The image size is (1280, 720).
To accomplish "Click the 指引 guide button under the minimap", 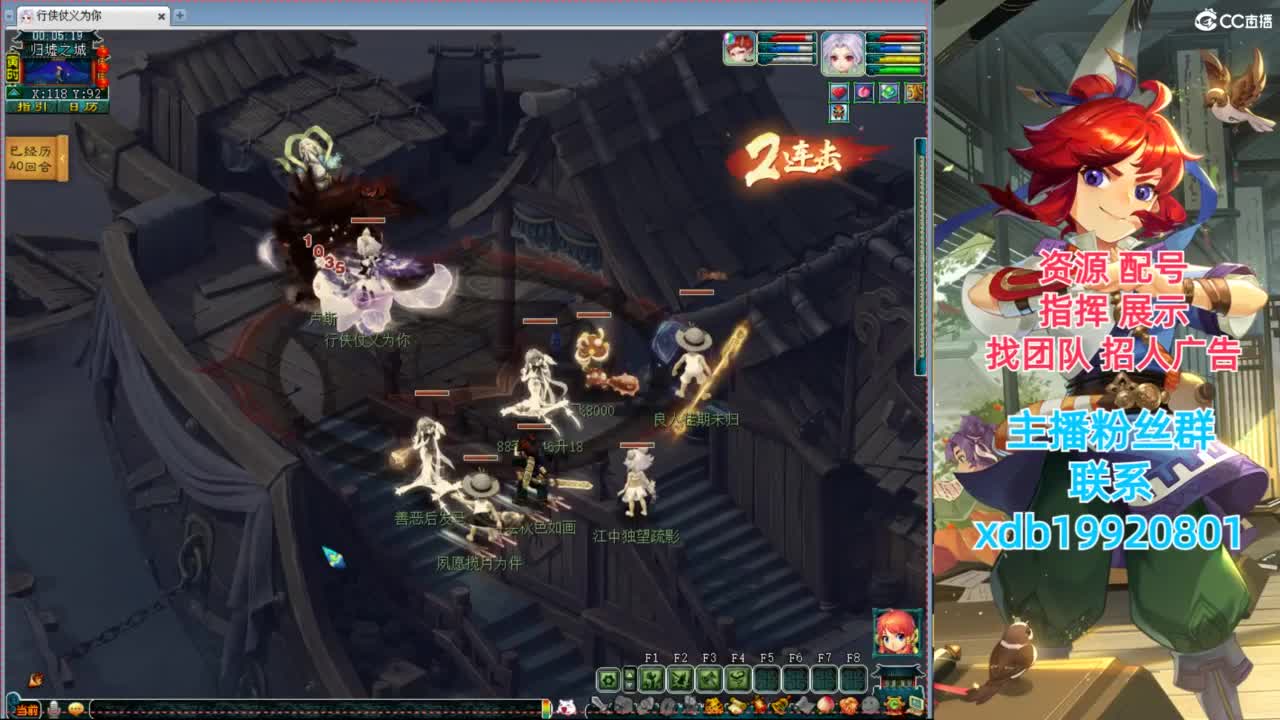I will (33, 106).
